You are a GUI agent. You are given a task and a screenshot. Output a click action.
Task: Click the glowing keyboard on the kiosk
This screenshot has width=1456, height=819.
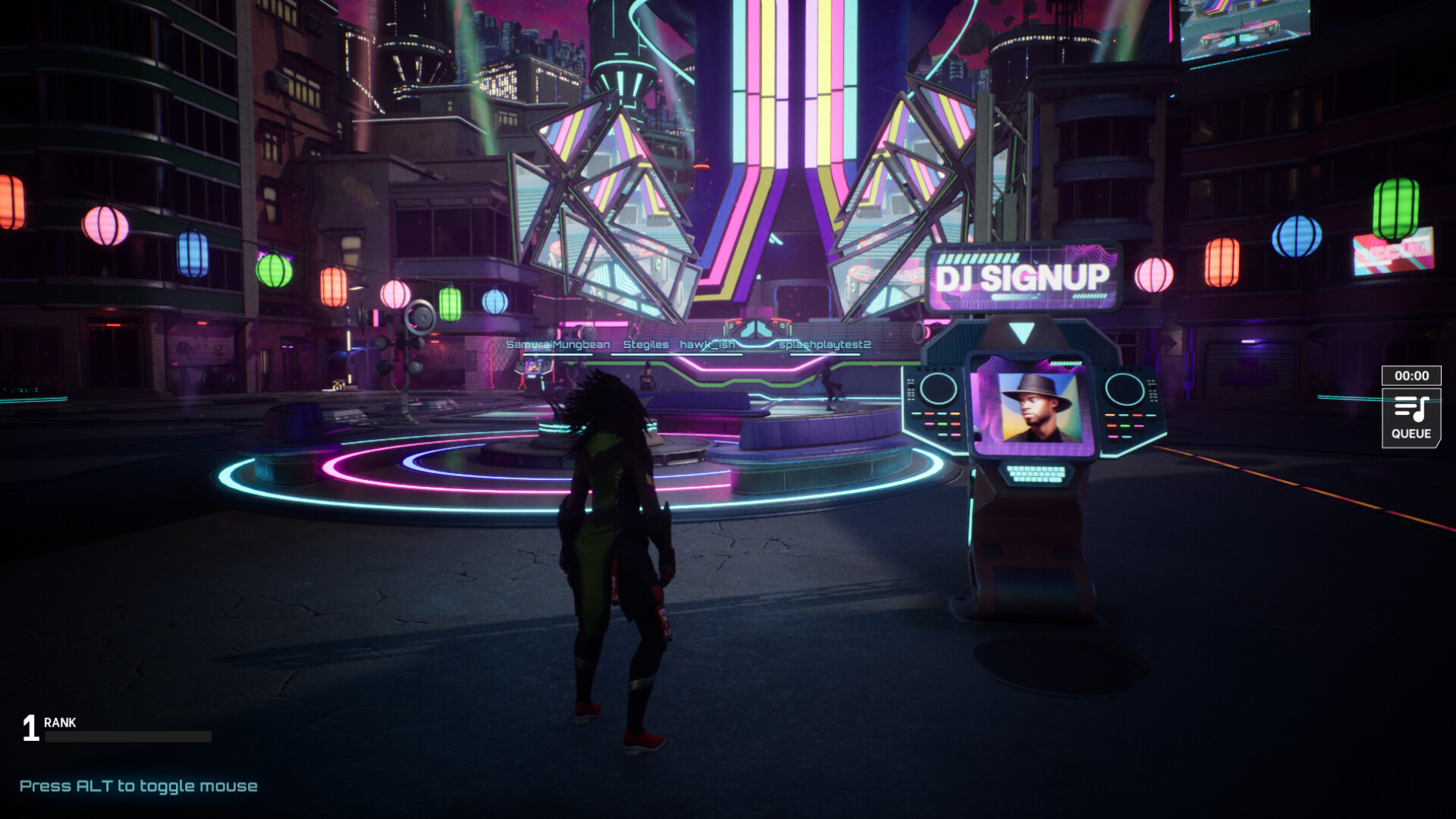[x=1036, y=474]
